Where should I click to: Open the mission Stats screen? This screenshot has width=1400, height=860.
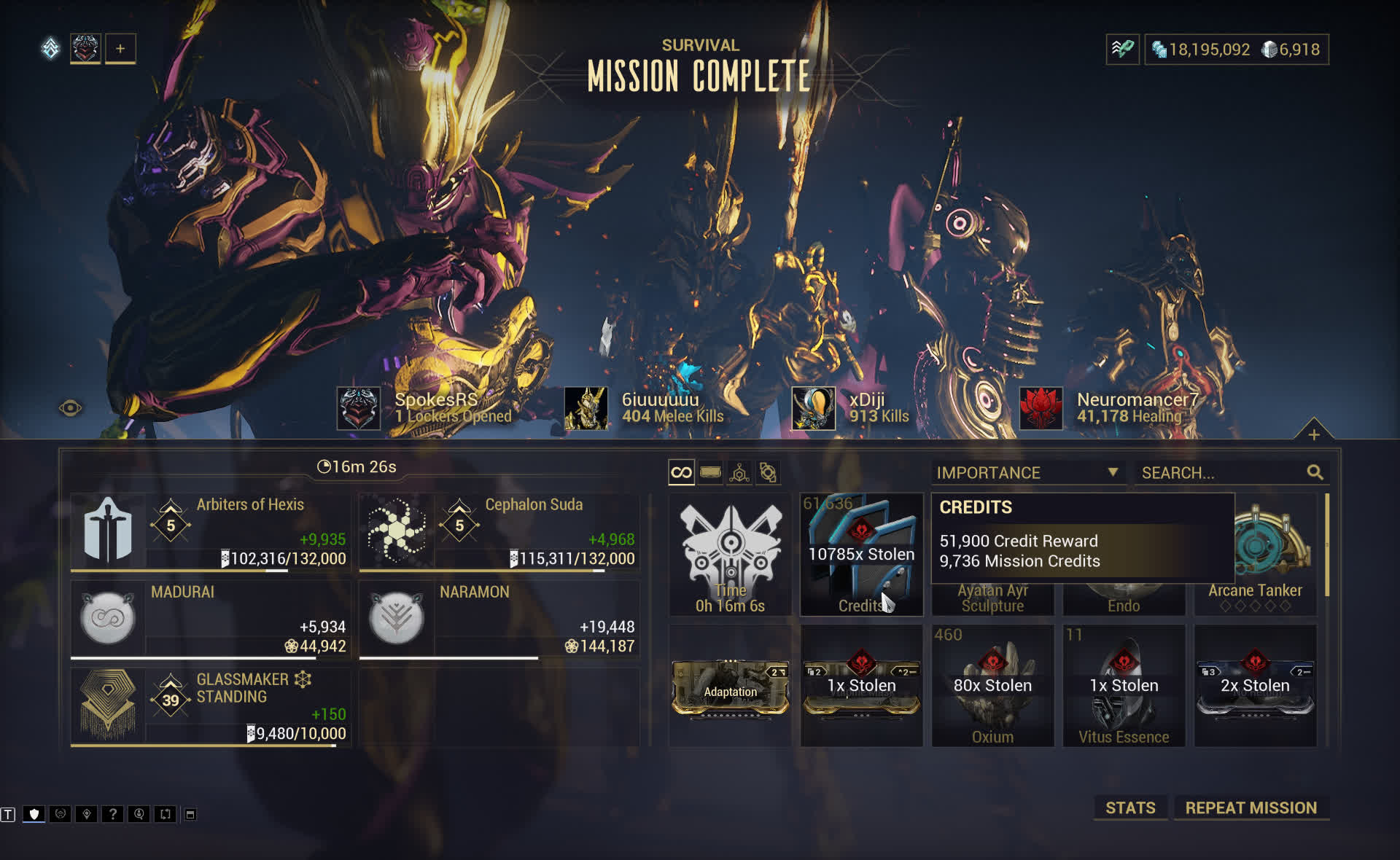(x=1129, y=808)
